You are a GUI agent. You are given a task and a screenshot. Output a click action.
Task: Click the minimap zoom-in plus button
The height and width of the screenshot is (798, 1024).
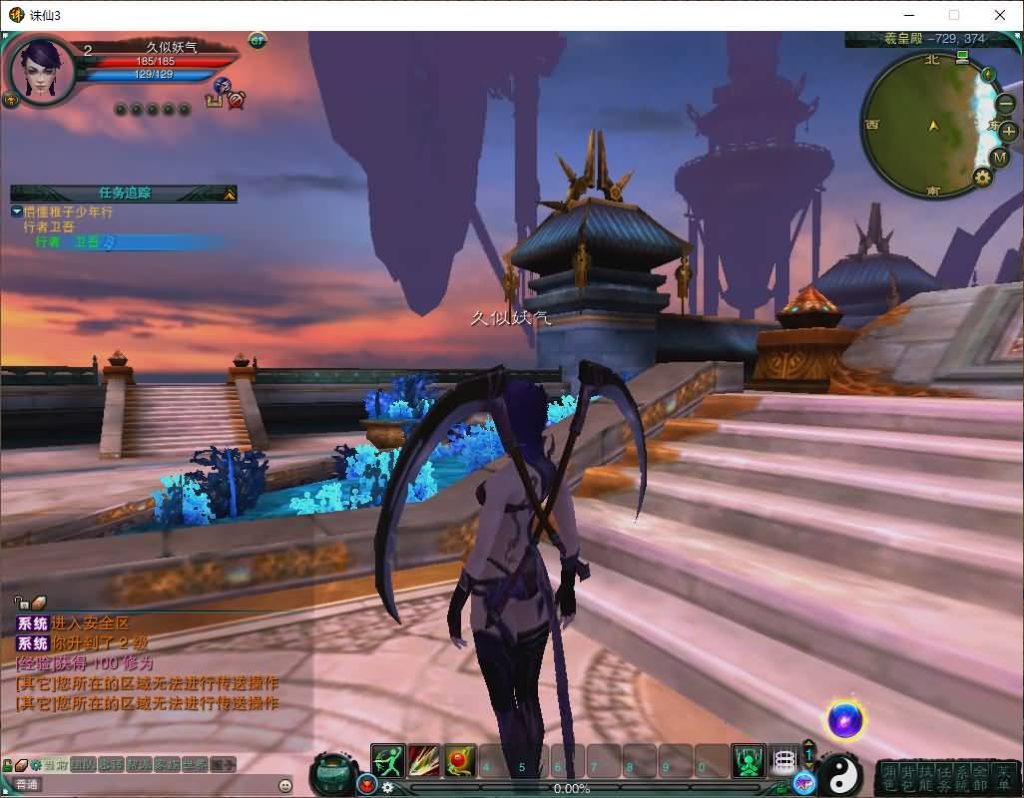pyautogui.click(x=1008, y=131)
